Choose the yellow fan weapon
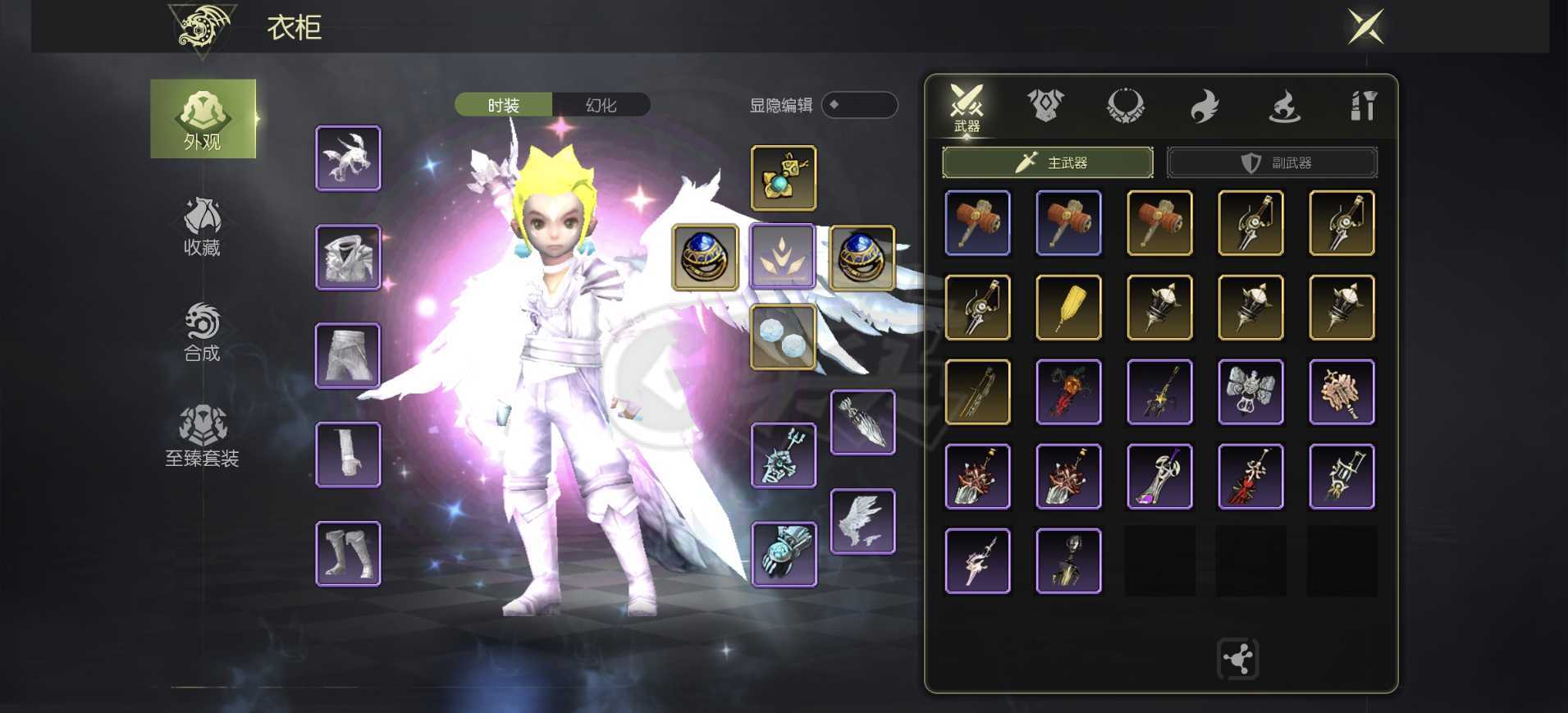This screenshot has width=1568, height=713. 1068,307
